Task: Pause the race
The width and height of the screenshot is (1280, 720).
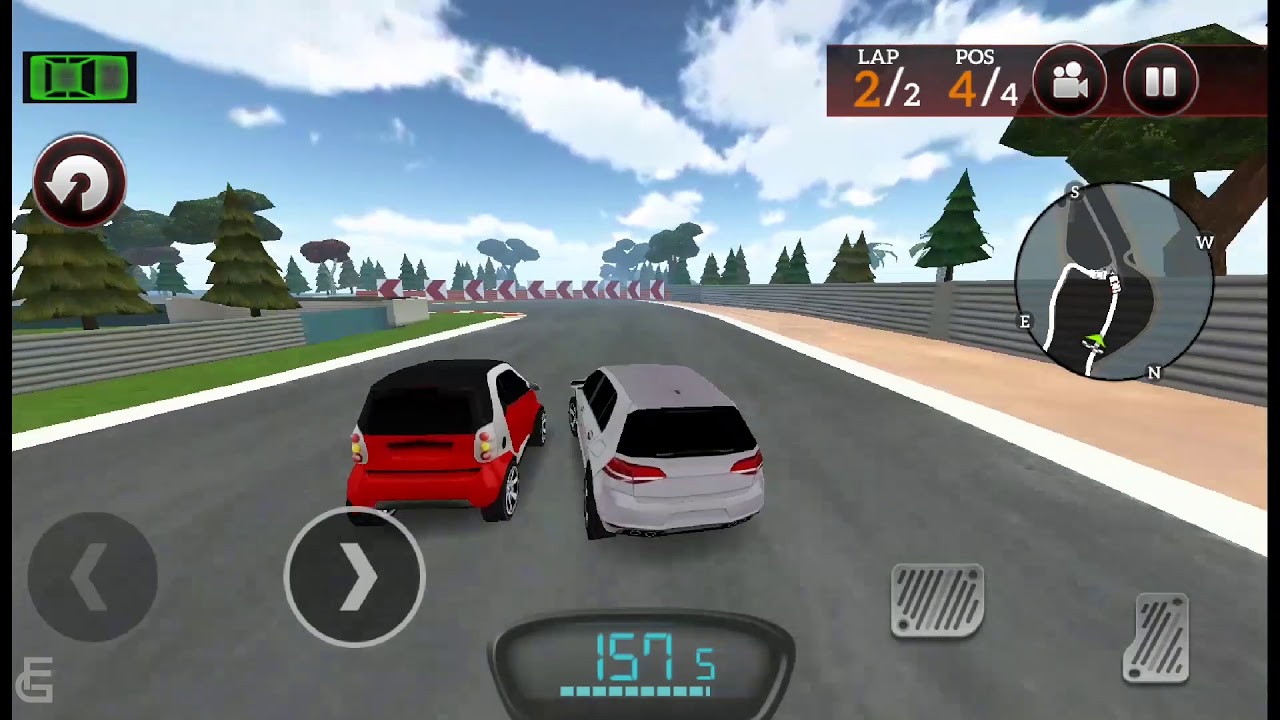Action: point(1160,82)
